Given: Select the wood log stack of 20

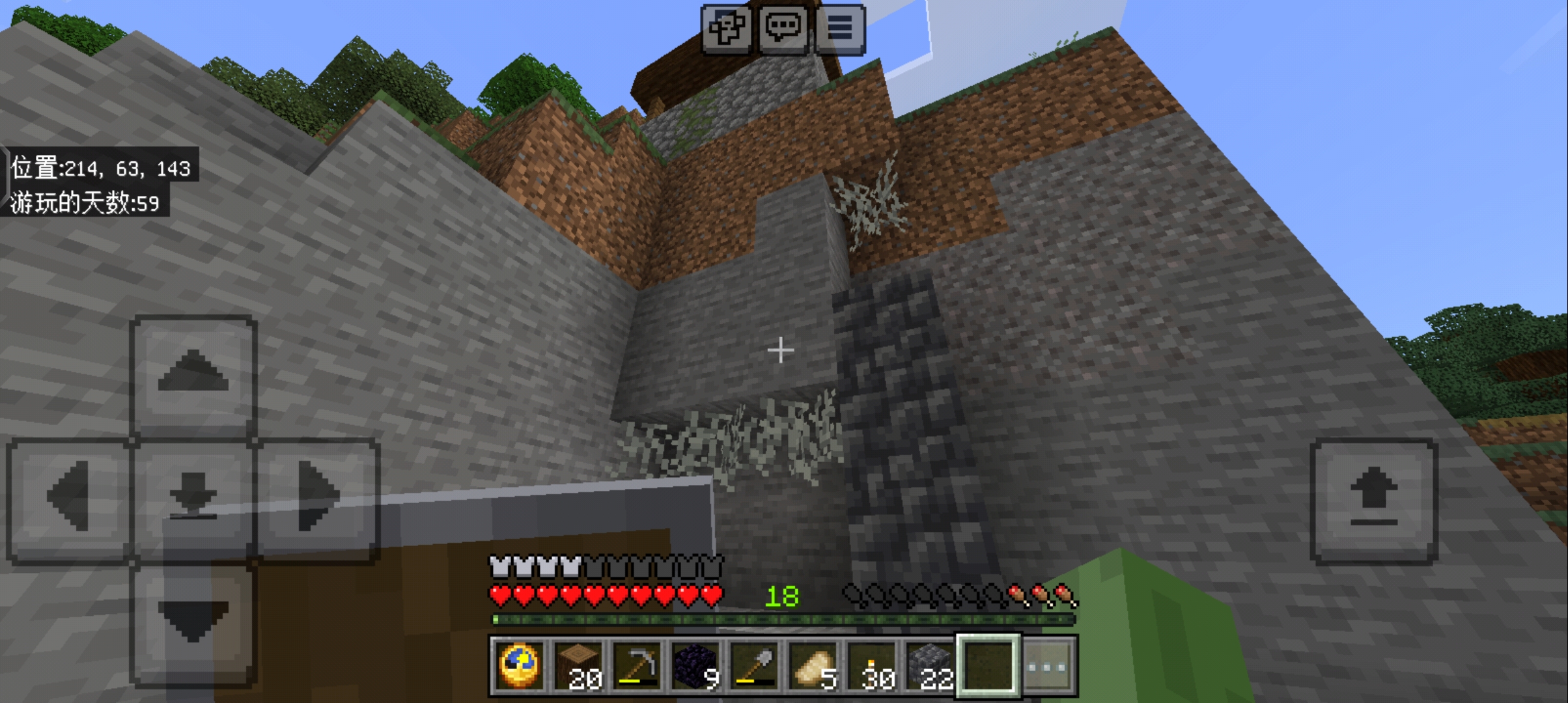Looking at the screenshot, I should pyautogui.click(x=578, y=666).
